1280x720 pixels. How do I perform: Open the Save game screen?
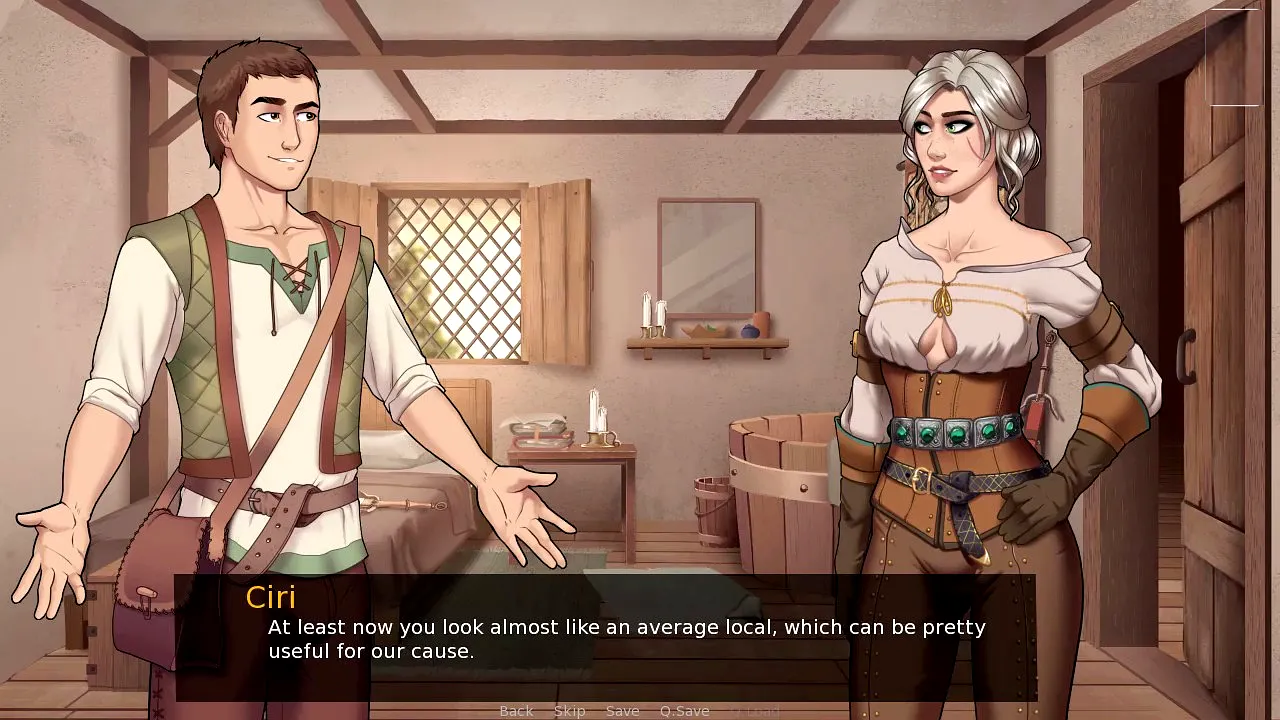tap(622, 711)
